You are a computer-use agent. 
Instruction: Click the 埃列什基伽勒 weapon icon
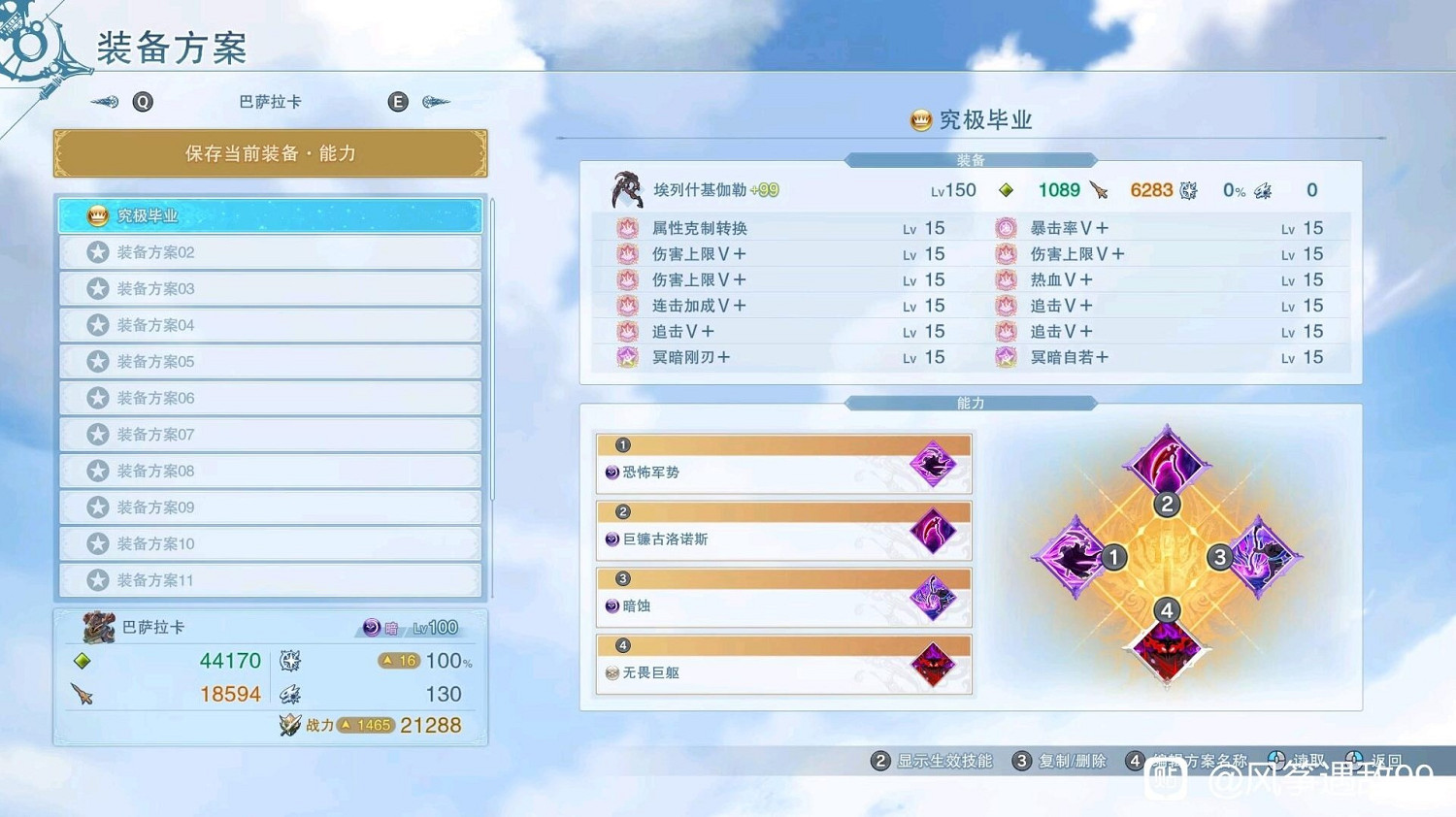626,189
